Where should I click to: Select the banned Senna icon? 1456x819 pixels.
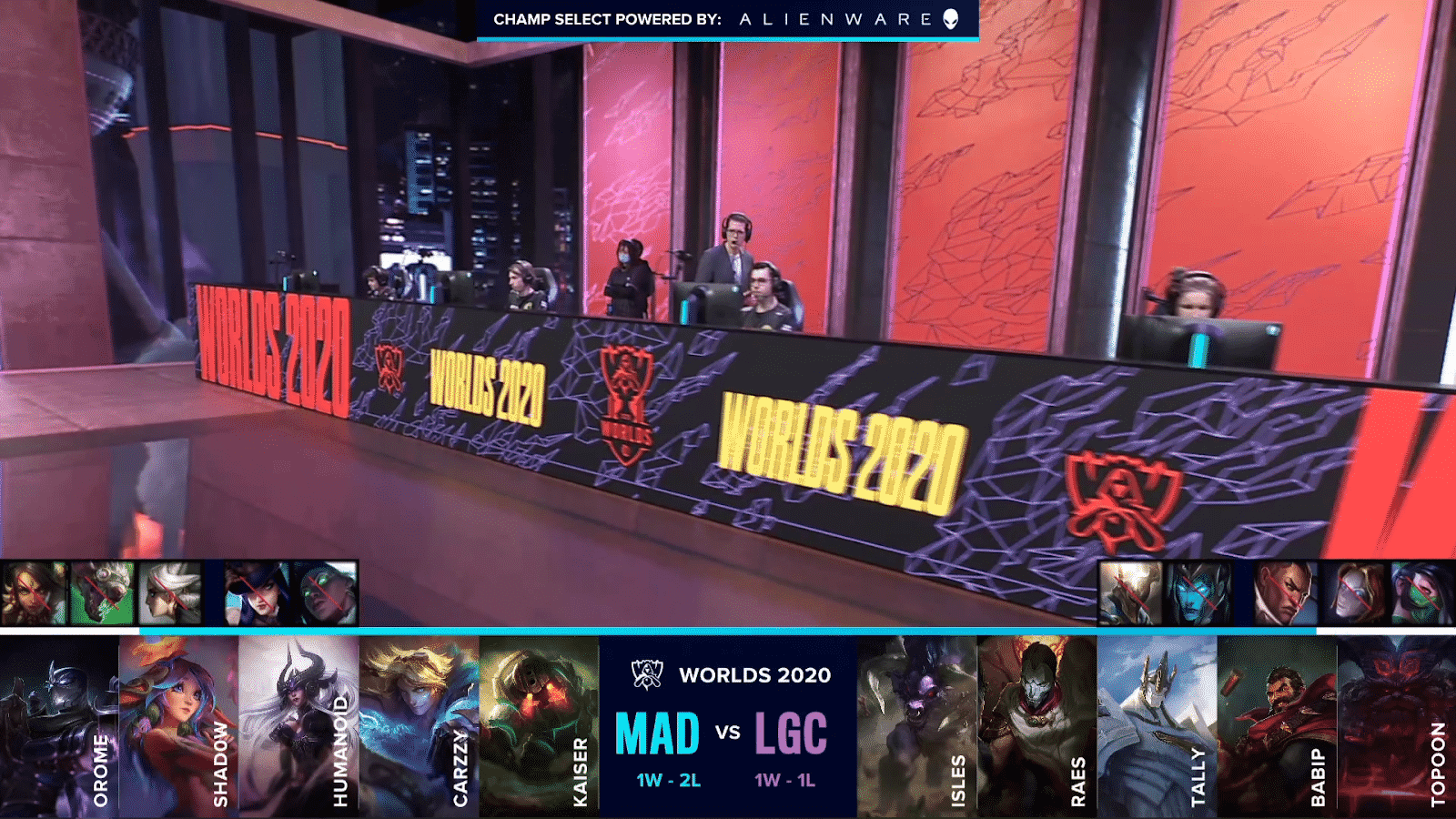(324, 593)
